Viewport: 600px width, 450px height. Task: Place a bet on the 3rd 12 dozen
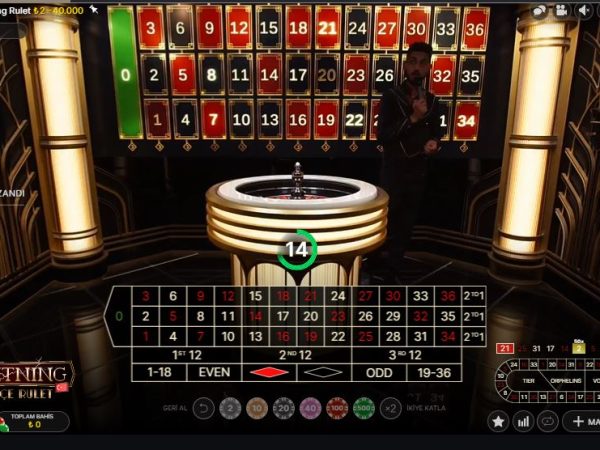[x=405, y=354]
